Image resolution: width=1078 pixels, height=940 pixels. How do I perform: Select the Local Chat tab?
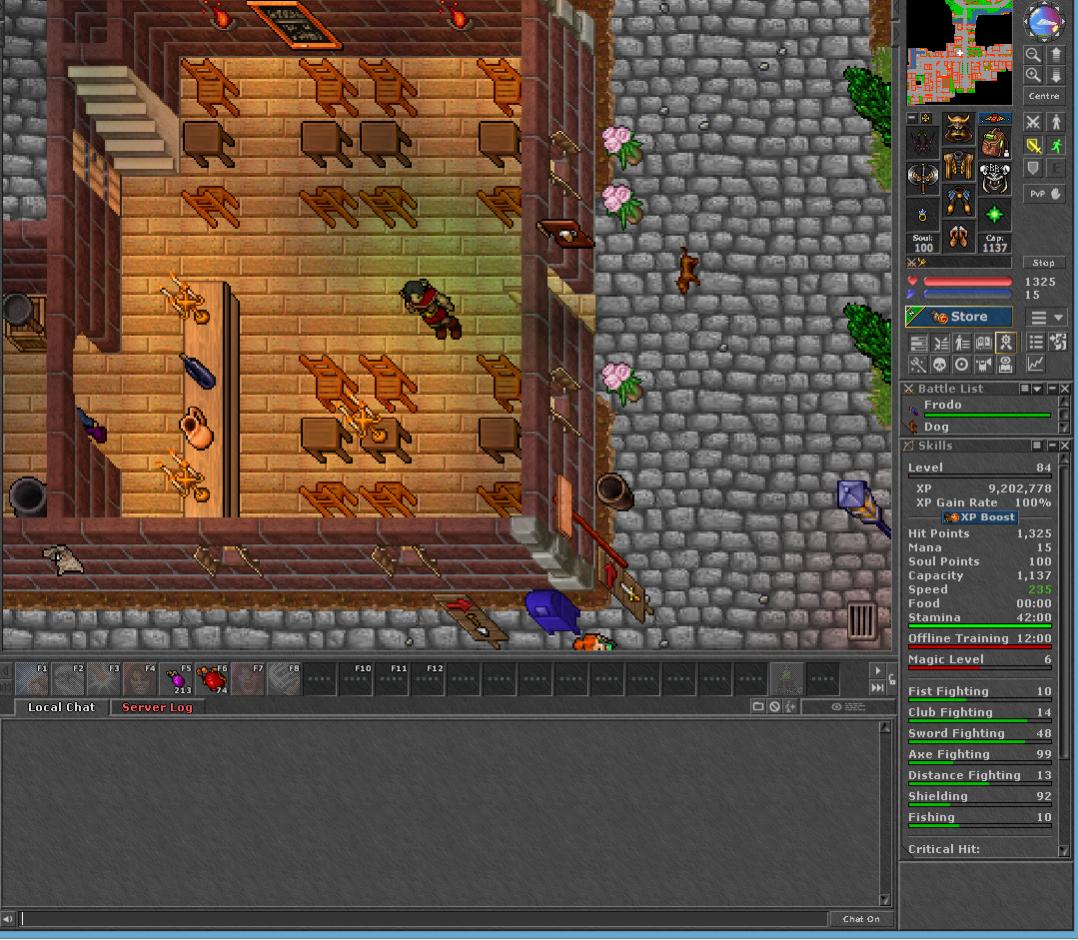[x=61, y=707]
